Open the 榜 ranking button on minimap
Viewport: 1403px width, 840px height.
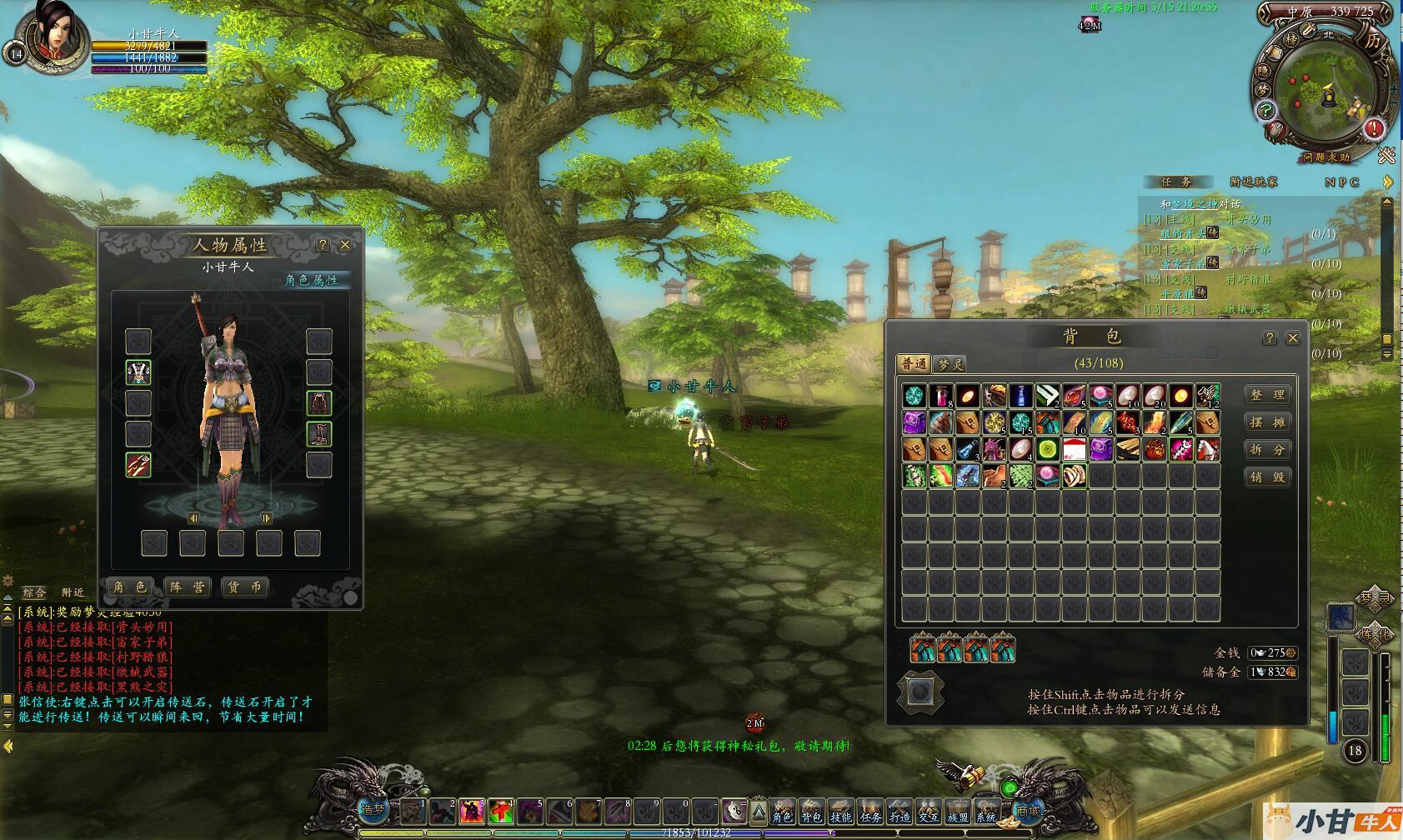1291,39
